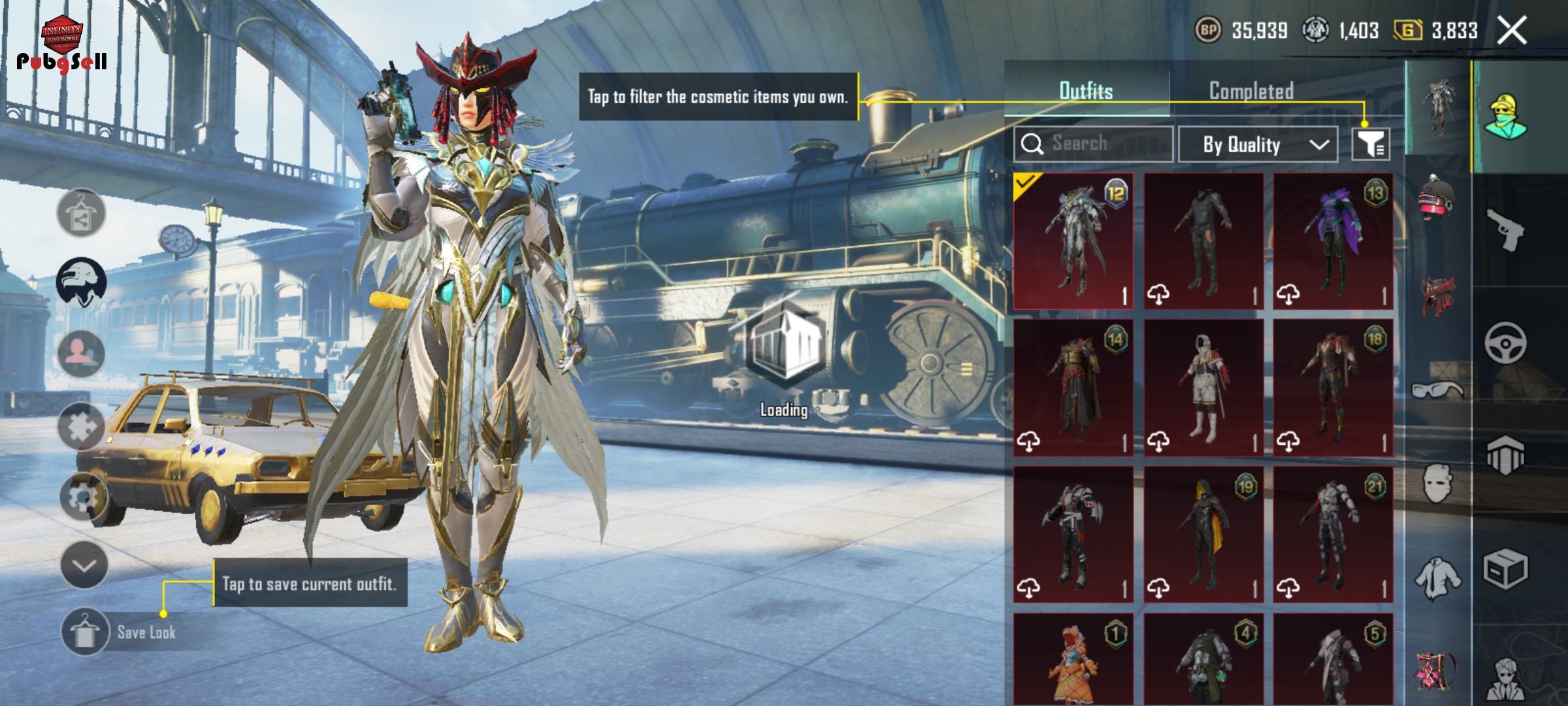Choose the orange outfit numbered 1
This screenshot has width=1568, height=706.
1073,659
